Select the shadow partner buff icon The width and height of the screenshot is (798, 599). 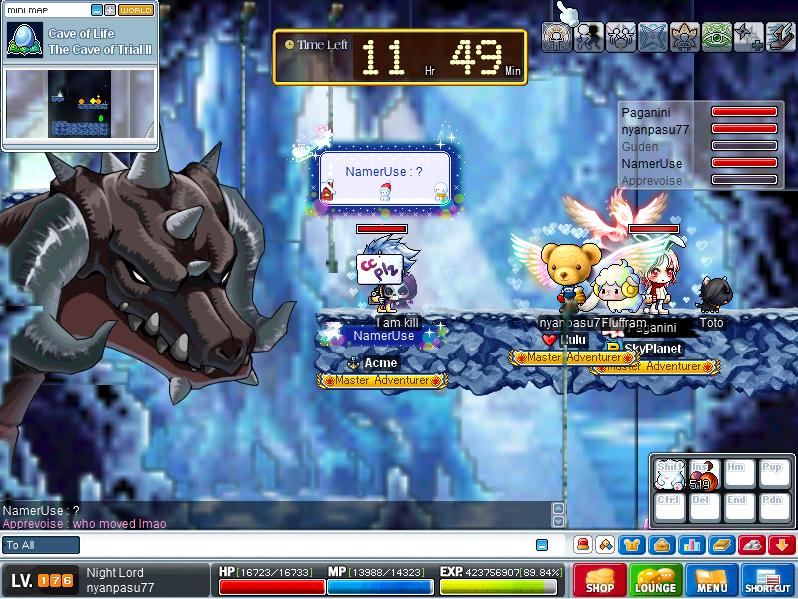coord(588,37)
